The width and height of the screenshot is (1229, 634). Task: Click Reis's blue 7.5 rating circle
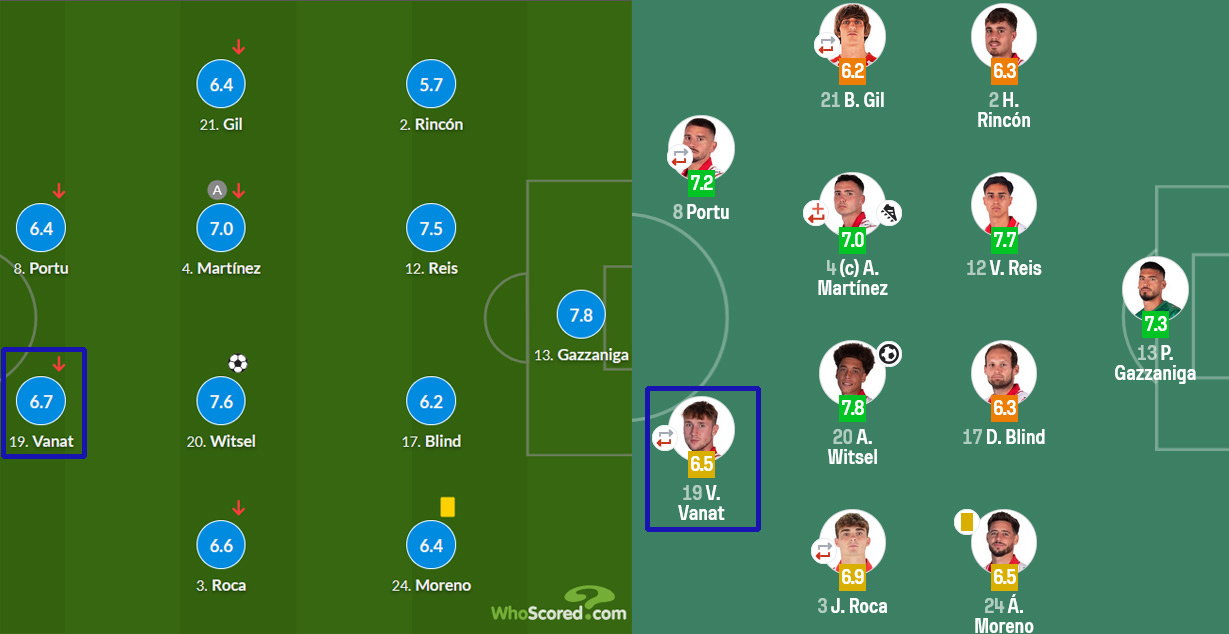pos(431,228)
